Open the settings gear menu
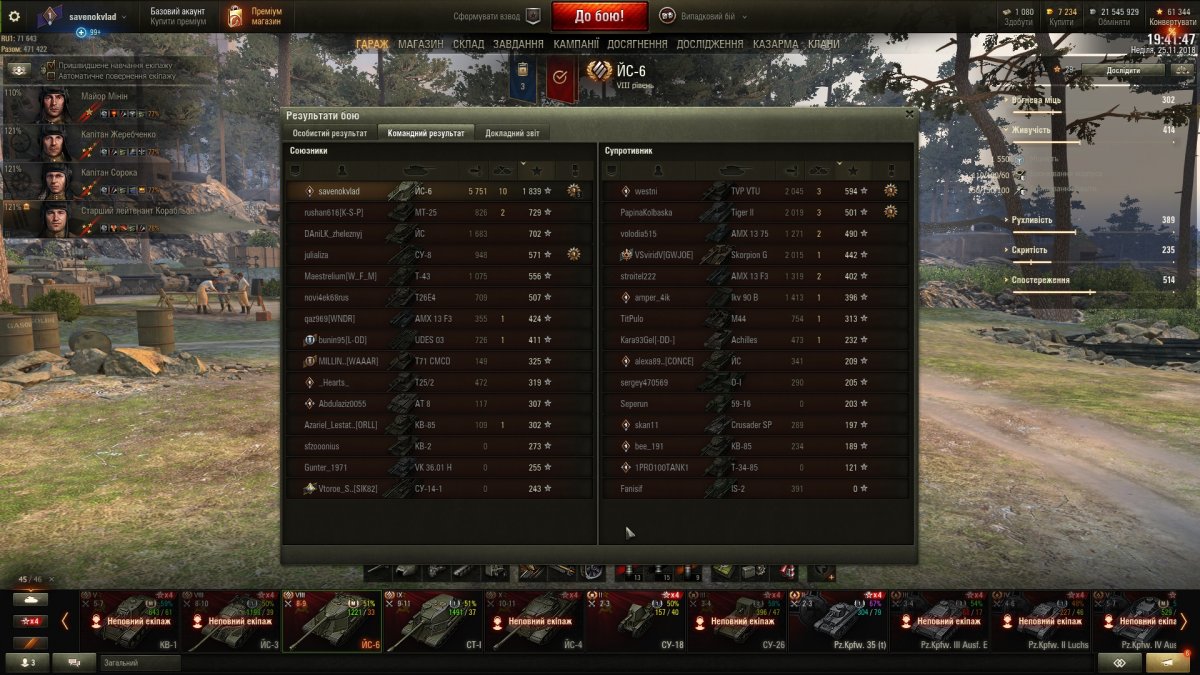 [x=14, y=16]
